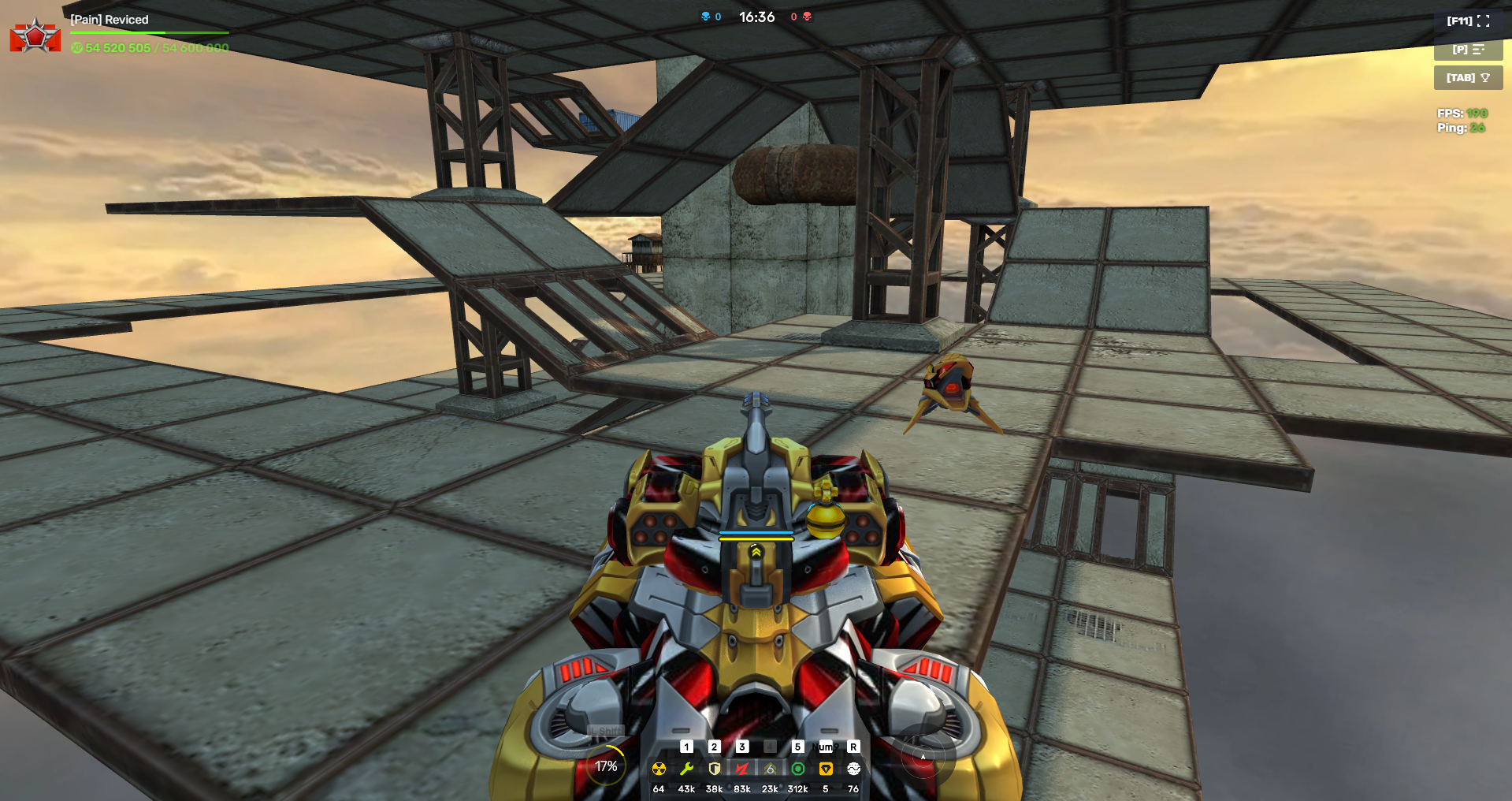This screenshot has height=801, width=1512.
Task: Show the scoreboard via the trophy button
Action: pos(1468,78)
